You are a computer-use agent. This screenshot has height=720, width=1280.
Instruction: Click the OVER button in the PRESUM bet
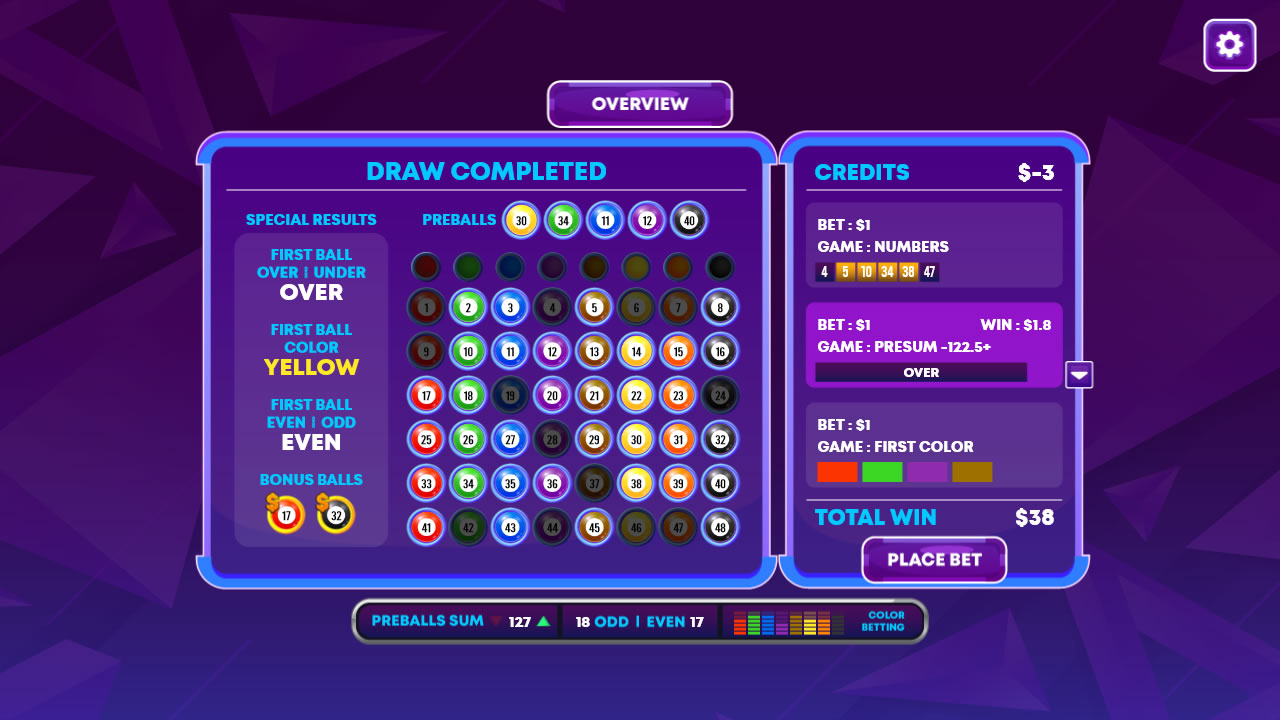[921, 372]
